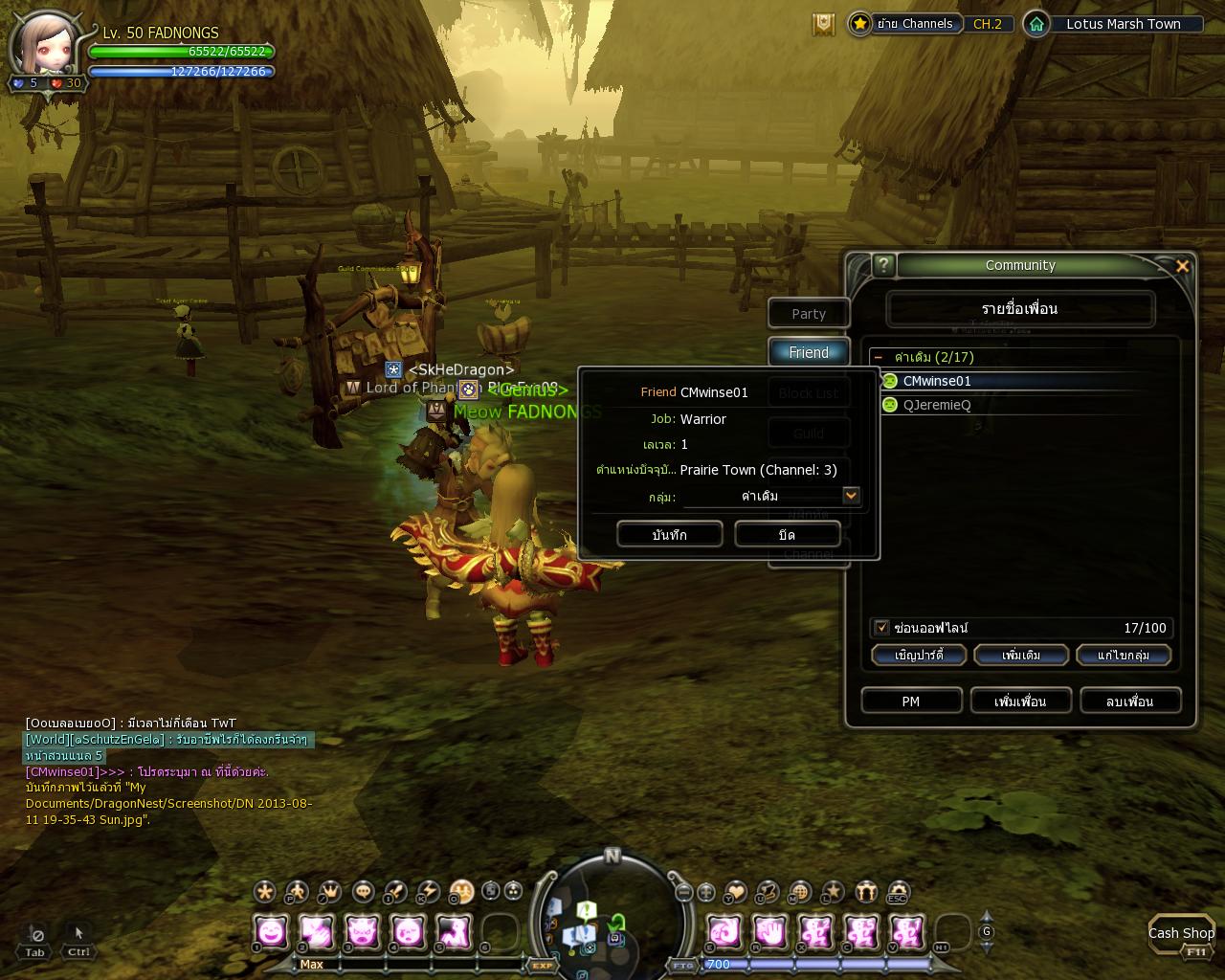Select friend QJeremieQ in the list

pyautogui.click(x=936, y=405)
